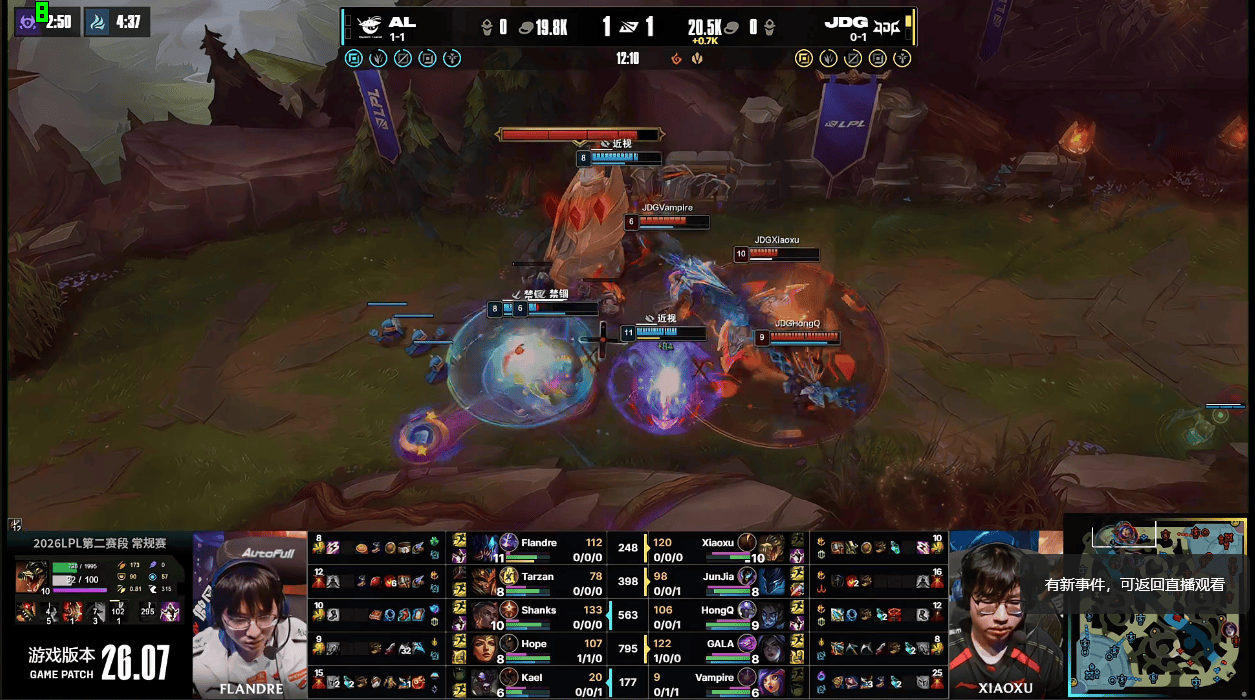Click the blue dragon timer icon

click(x=97, y=22)
